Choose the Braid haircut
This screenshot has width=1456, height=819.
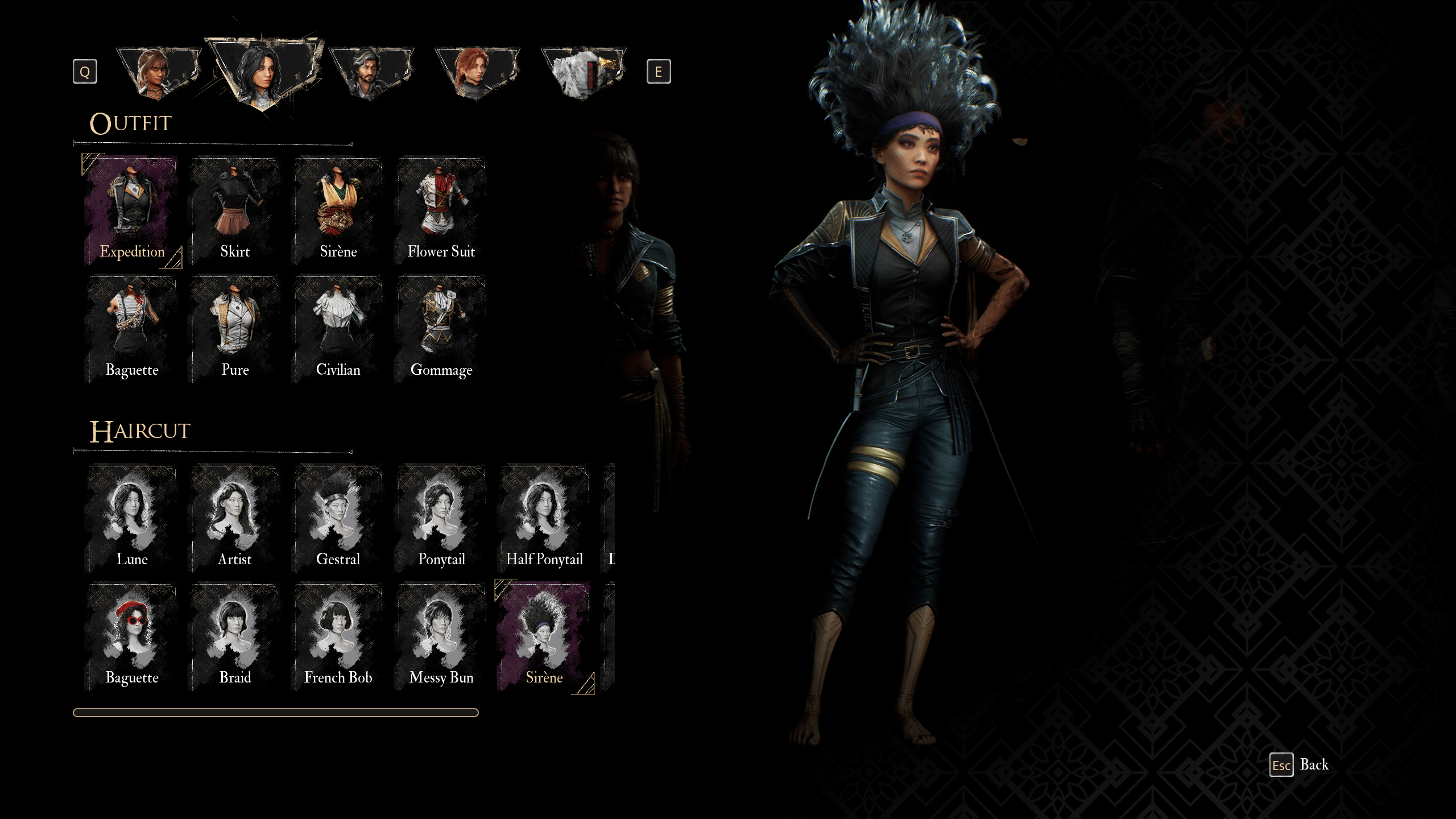coord(235,636)
